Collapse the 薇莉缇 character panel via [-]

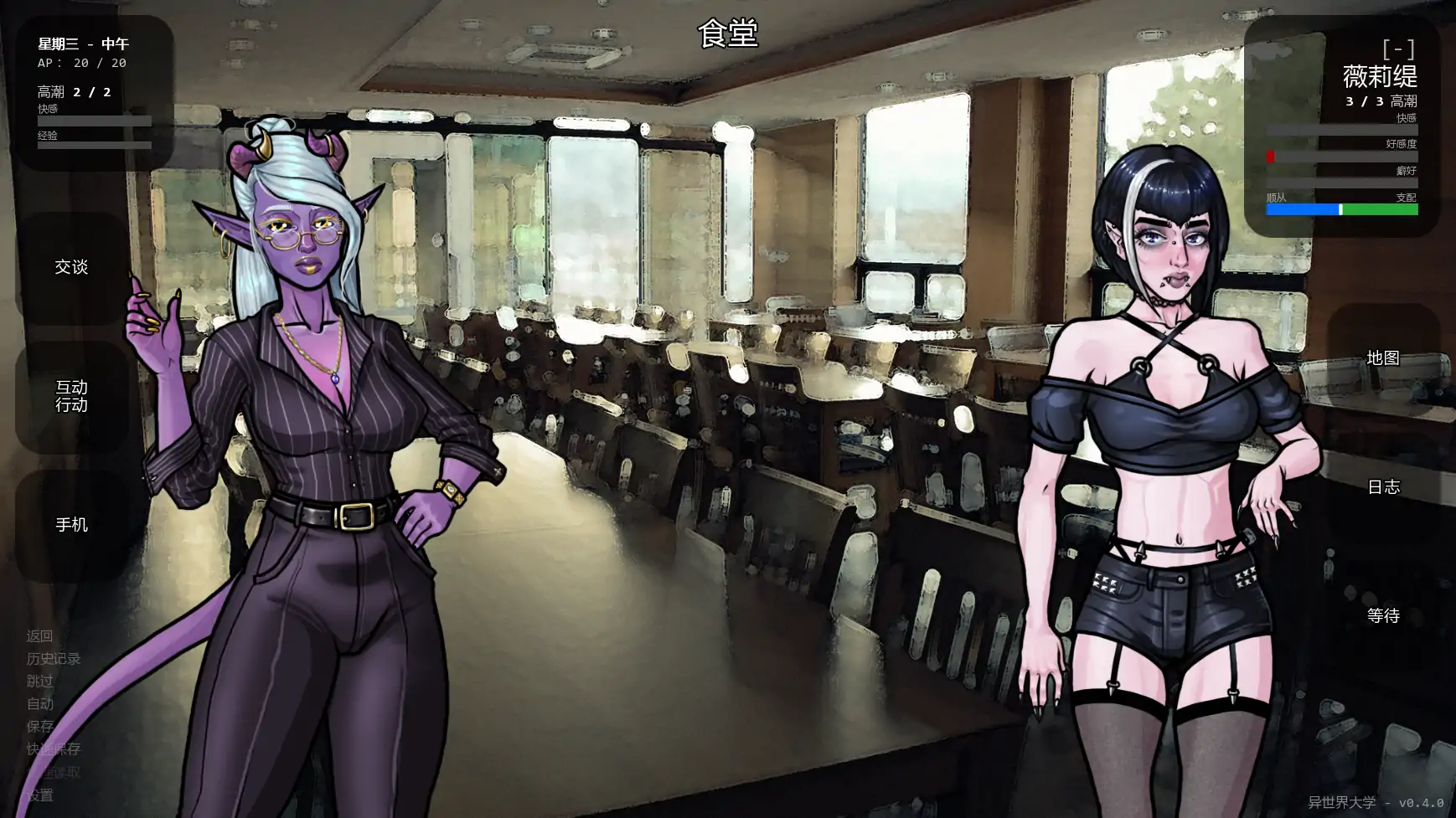(1398, 49)
